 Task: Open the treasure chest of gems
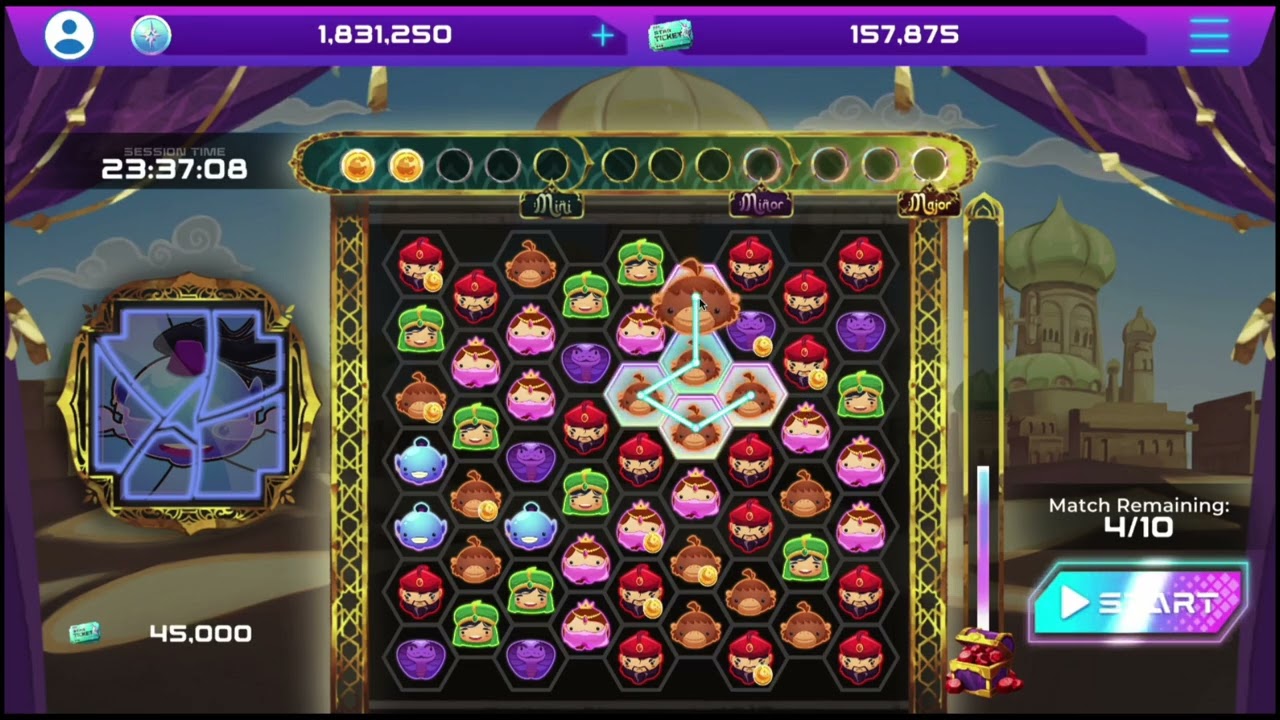click(x=983, y=660)
